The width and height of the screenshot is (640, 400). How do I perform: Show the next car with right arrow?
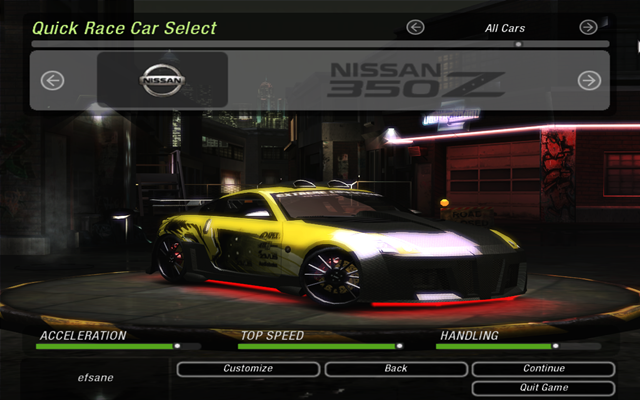pyautogui.click(x=589, y=80)
